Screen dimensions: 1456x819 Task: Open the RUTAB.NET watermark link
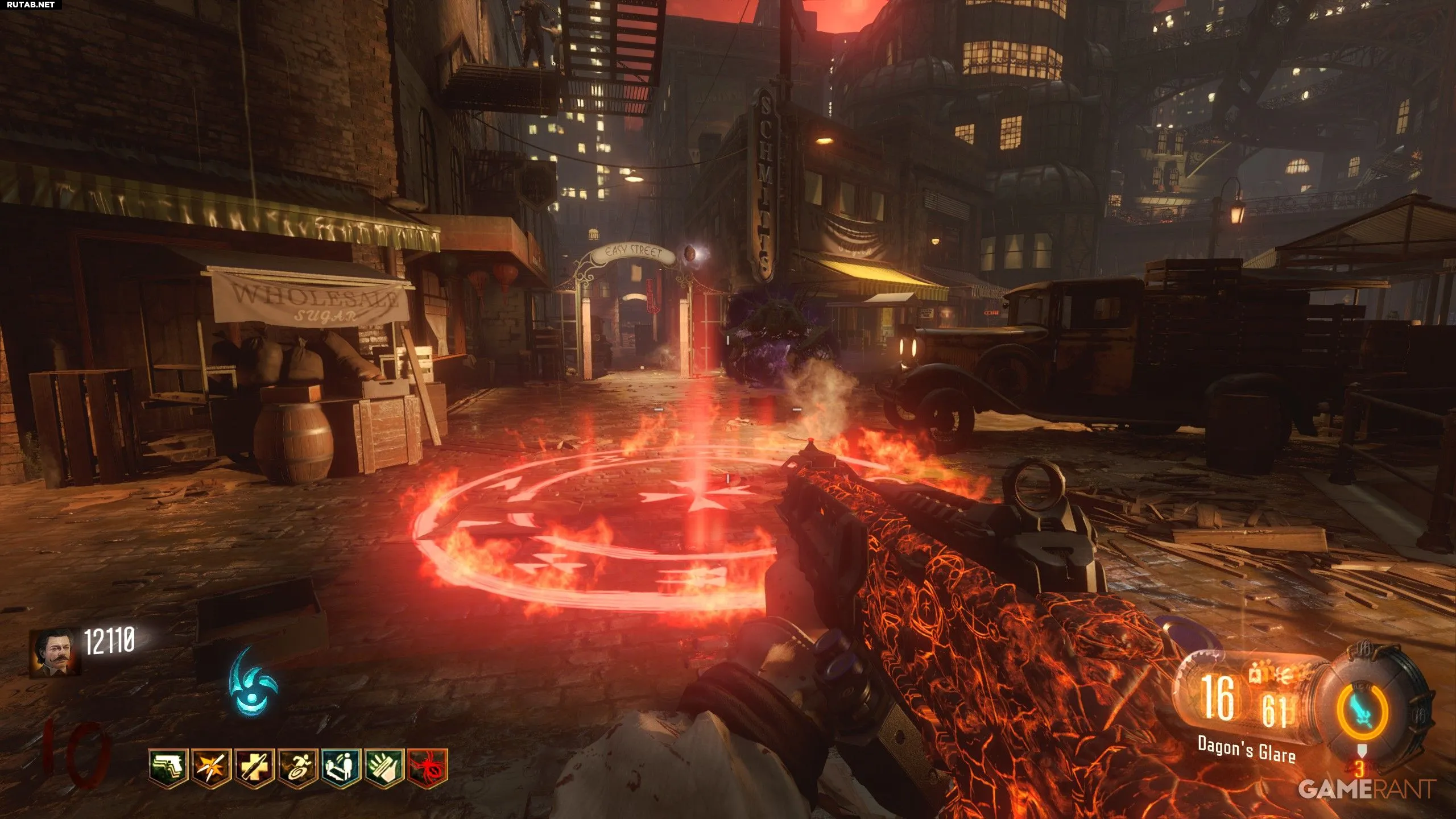pos(28,5)
